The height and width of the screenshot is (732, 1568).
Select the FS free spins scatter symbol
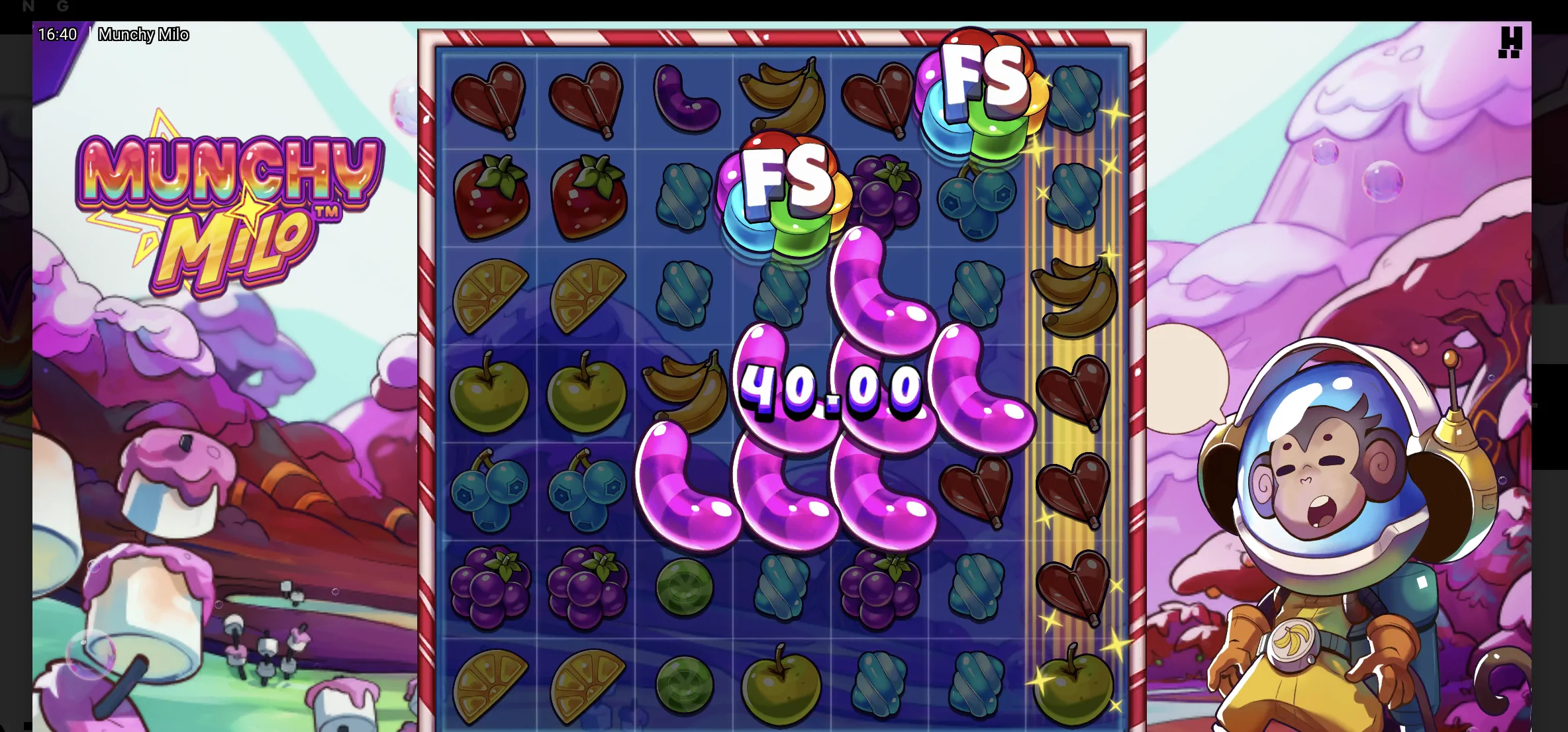(x=785, y=192)
